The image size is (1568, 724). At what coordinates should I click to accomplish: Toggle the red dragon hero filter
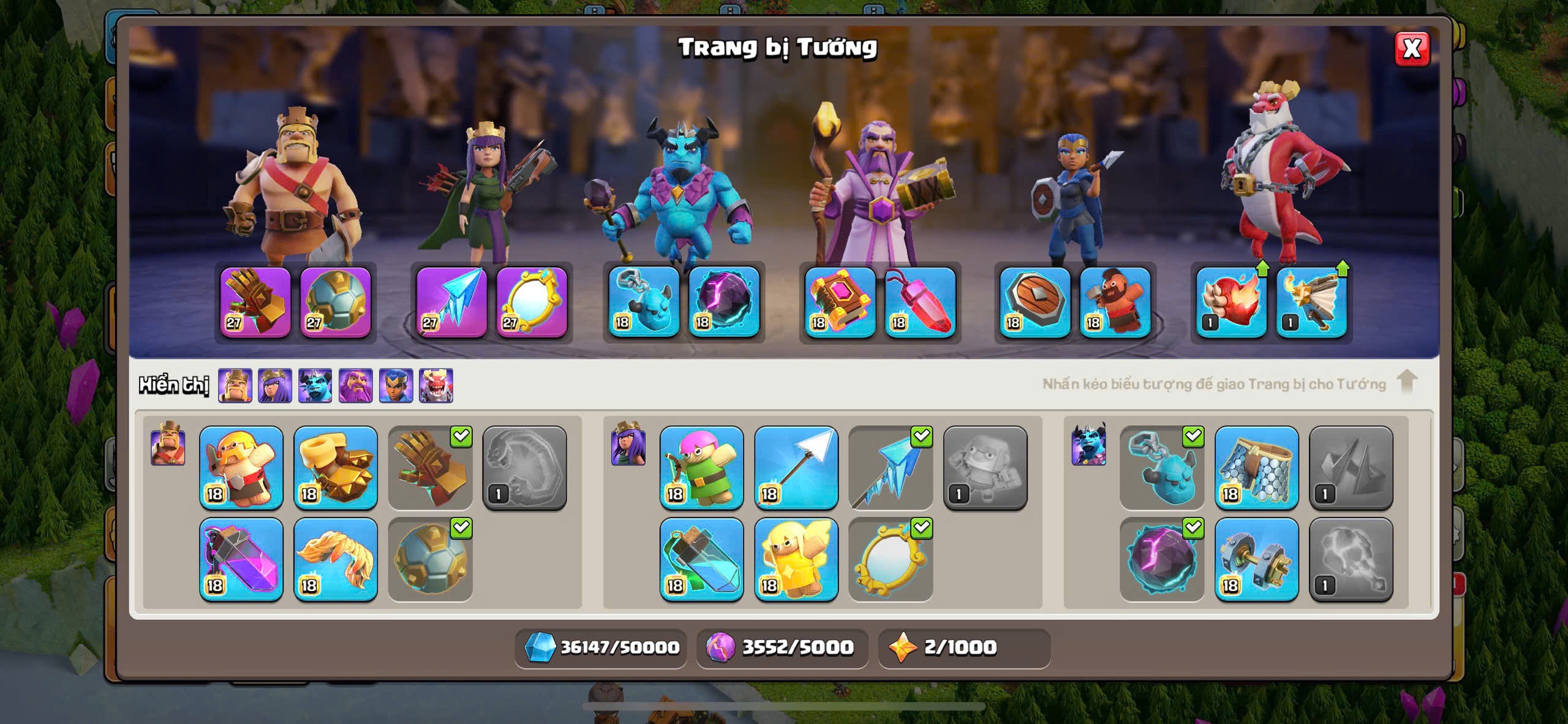coord(436,386)
